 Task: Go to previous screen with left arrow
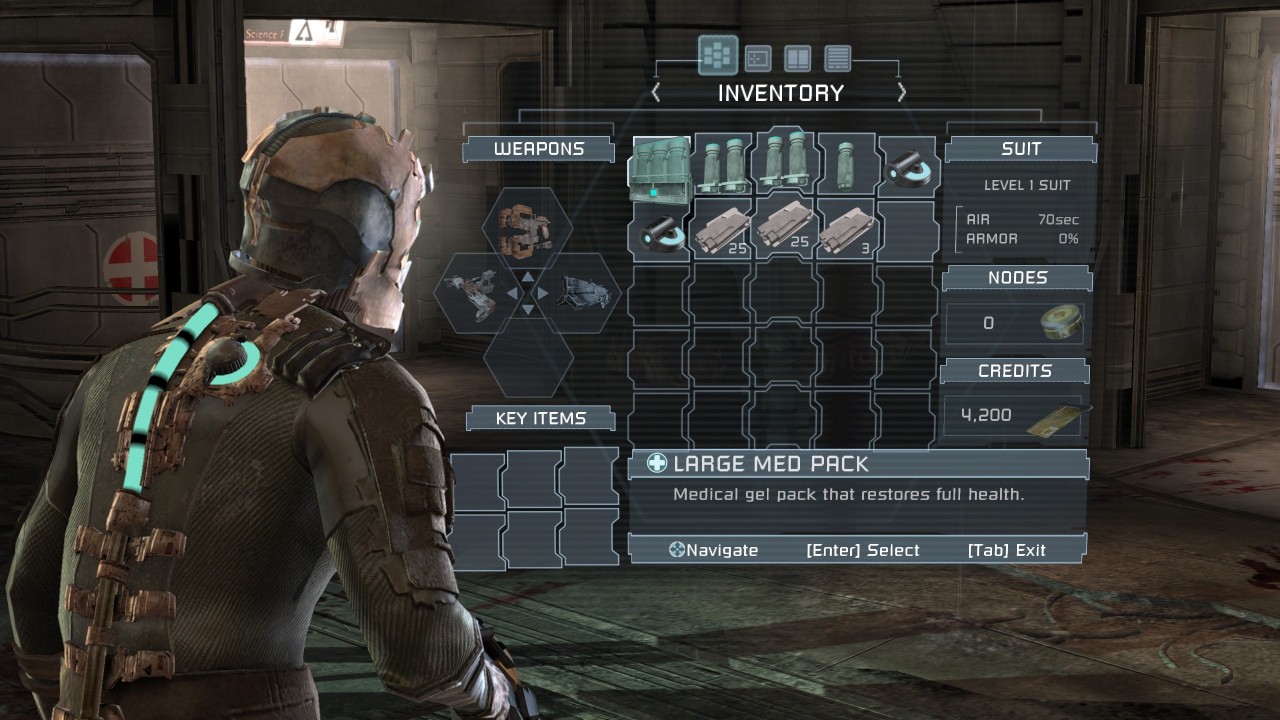(x=656, y=93)
